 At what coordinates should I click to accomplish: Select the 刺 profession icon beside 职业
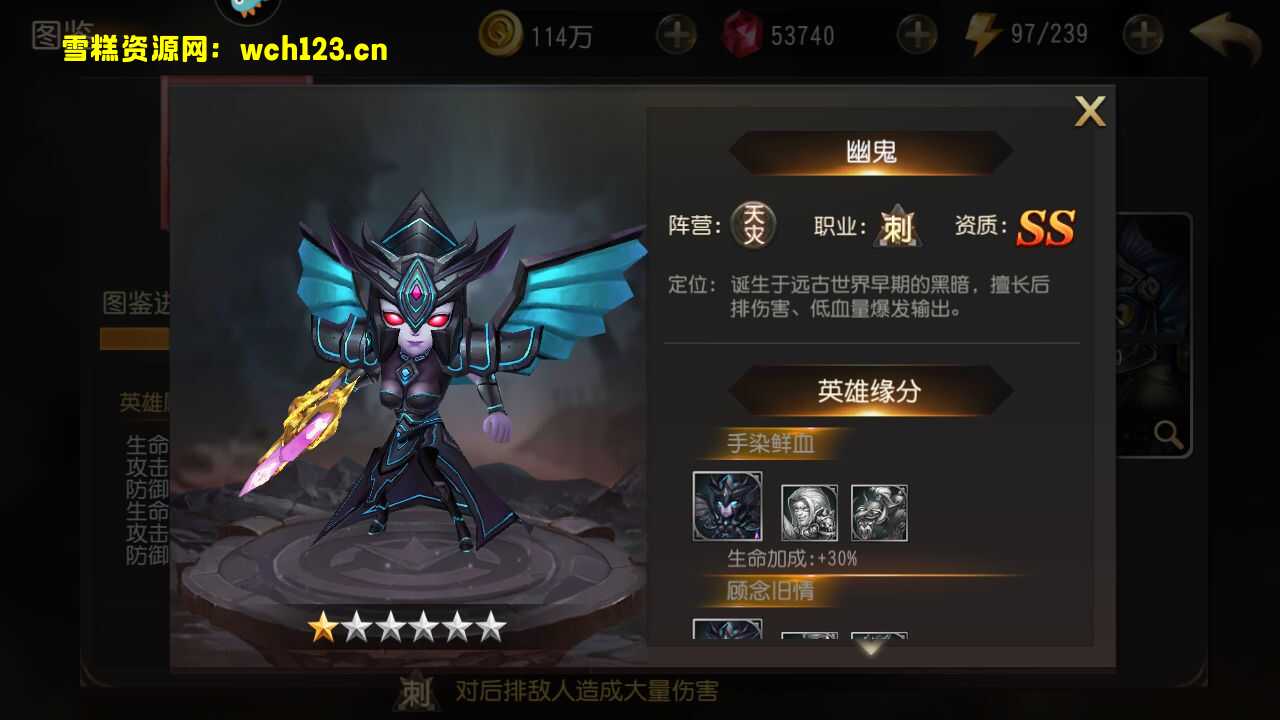tap(897, 227)
